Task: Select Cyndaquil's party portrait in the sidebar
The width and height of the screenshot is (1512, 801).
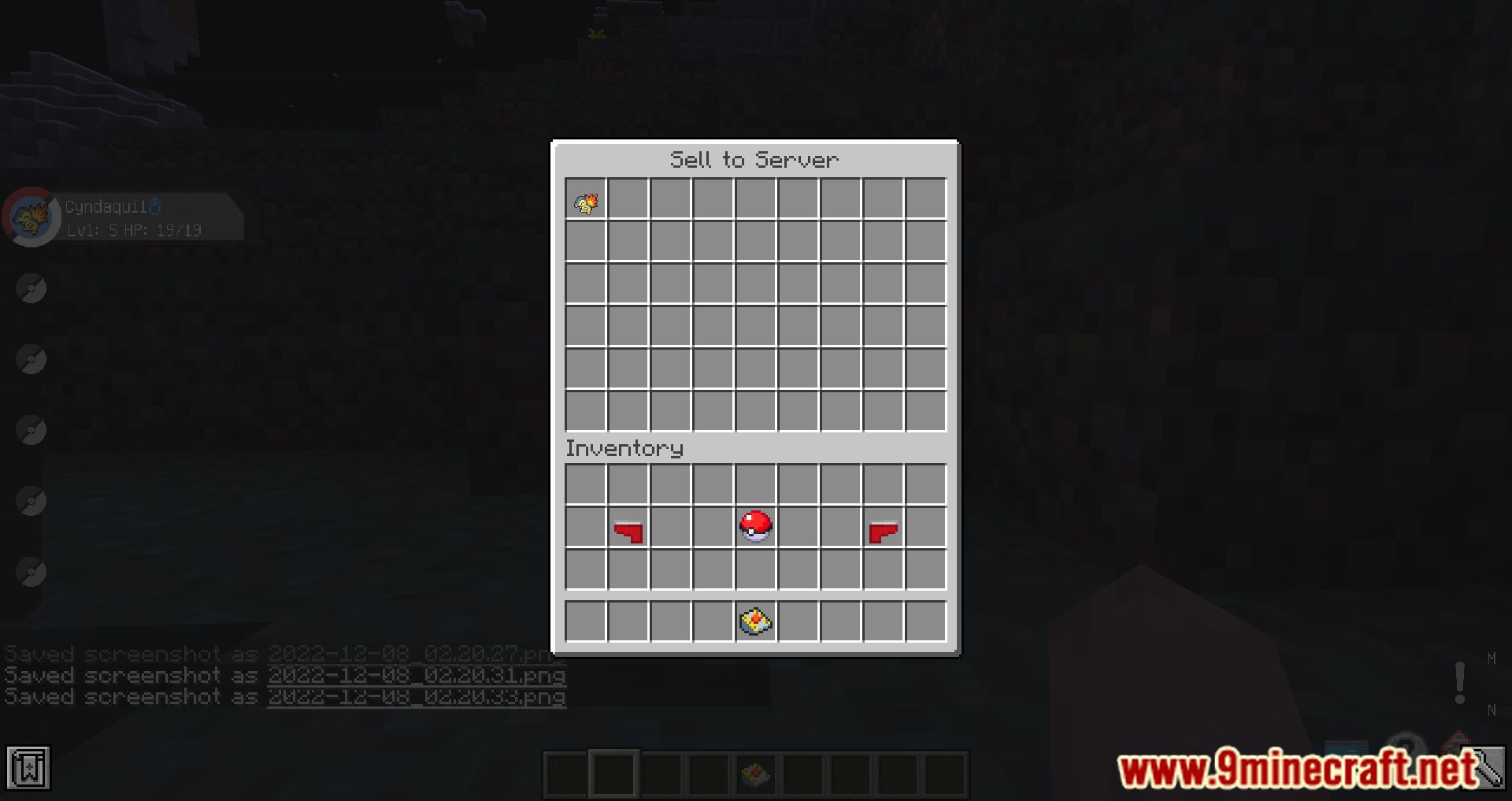Action: [31, 217]
